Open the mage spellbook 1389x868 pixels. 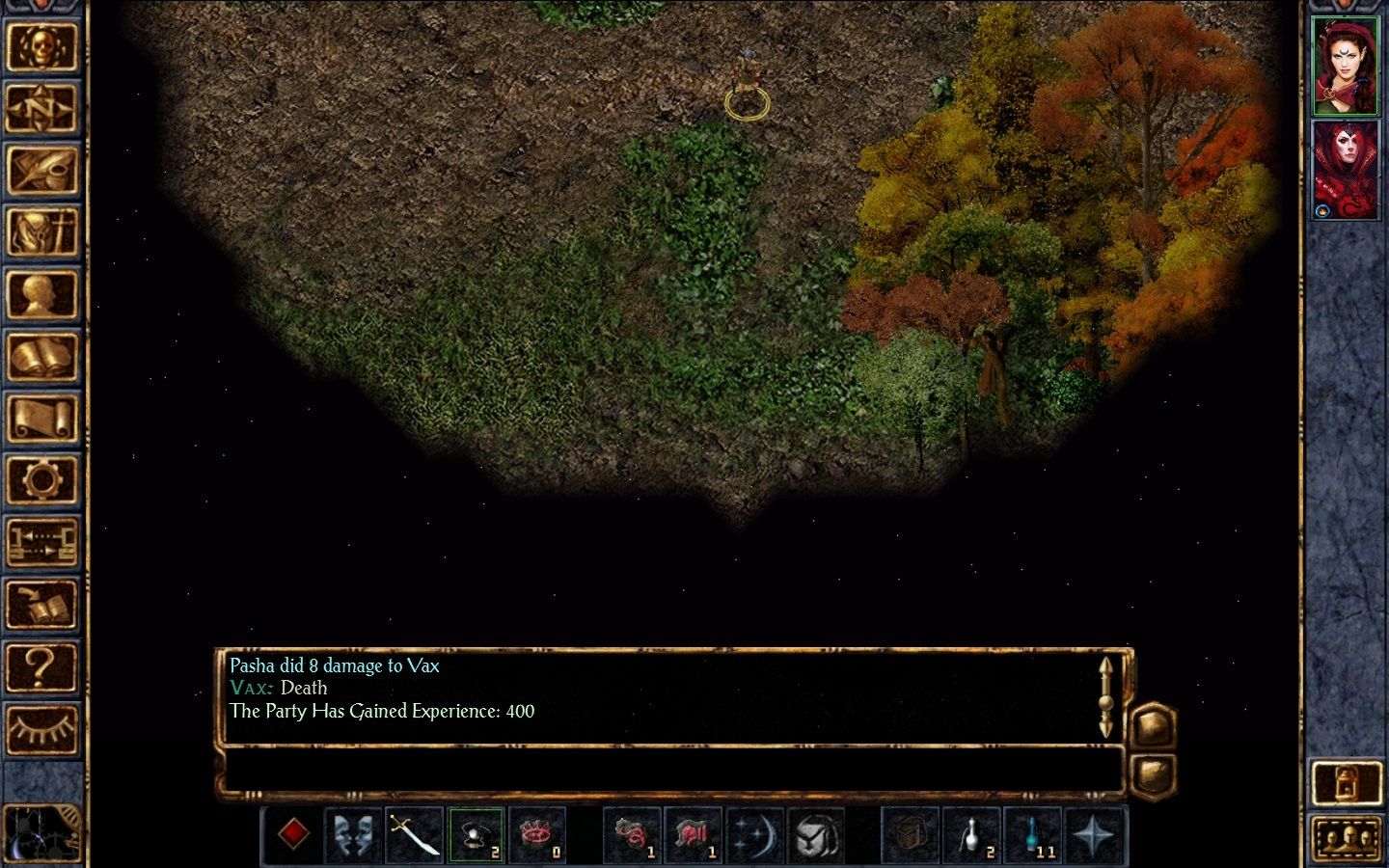43,355
